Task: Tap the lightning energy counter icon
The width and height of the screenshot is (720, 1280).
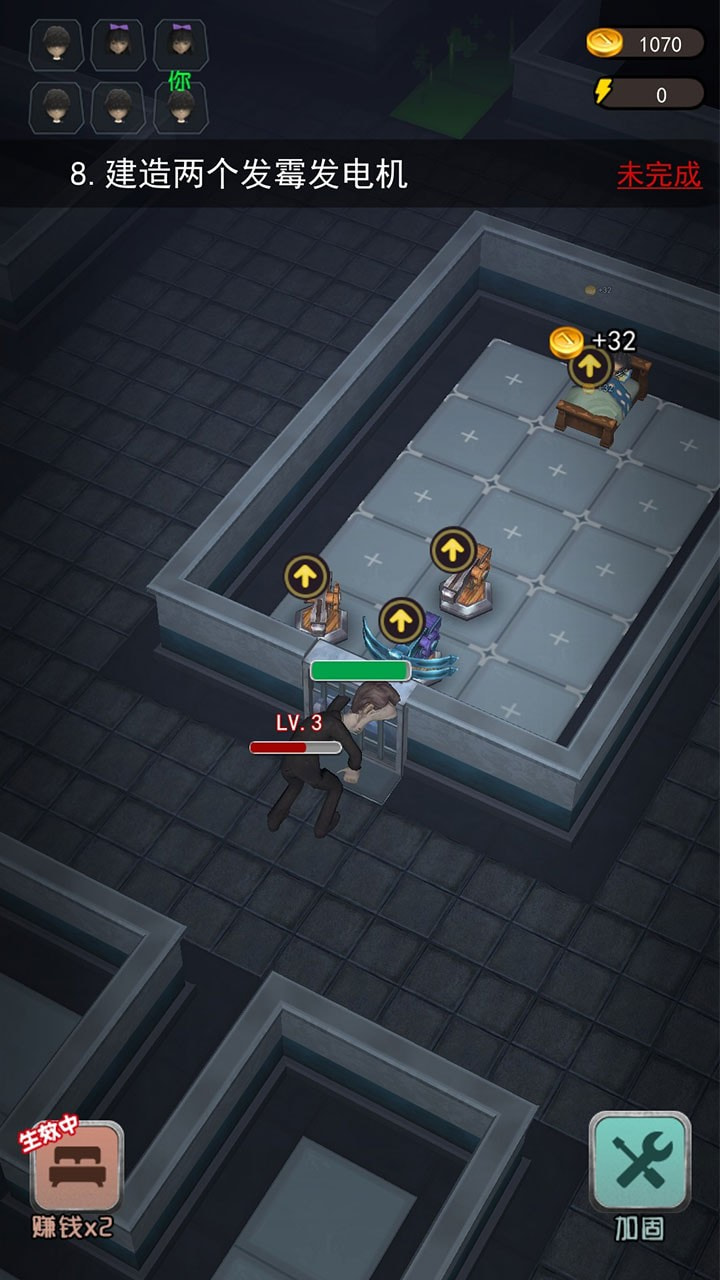Action: click(603, 93)
